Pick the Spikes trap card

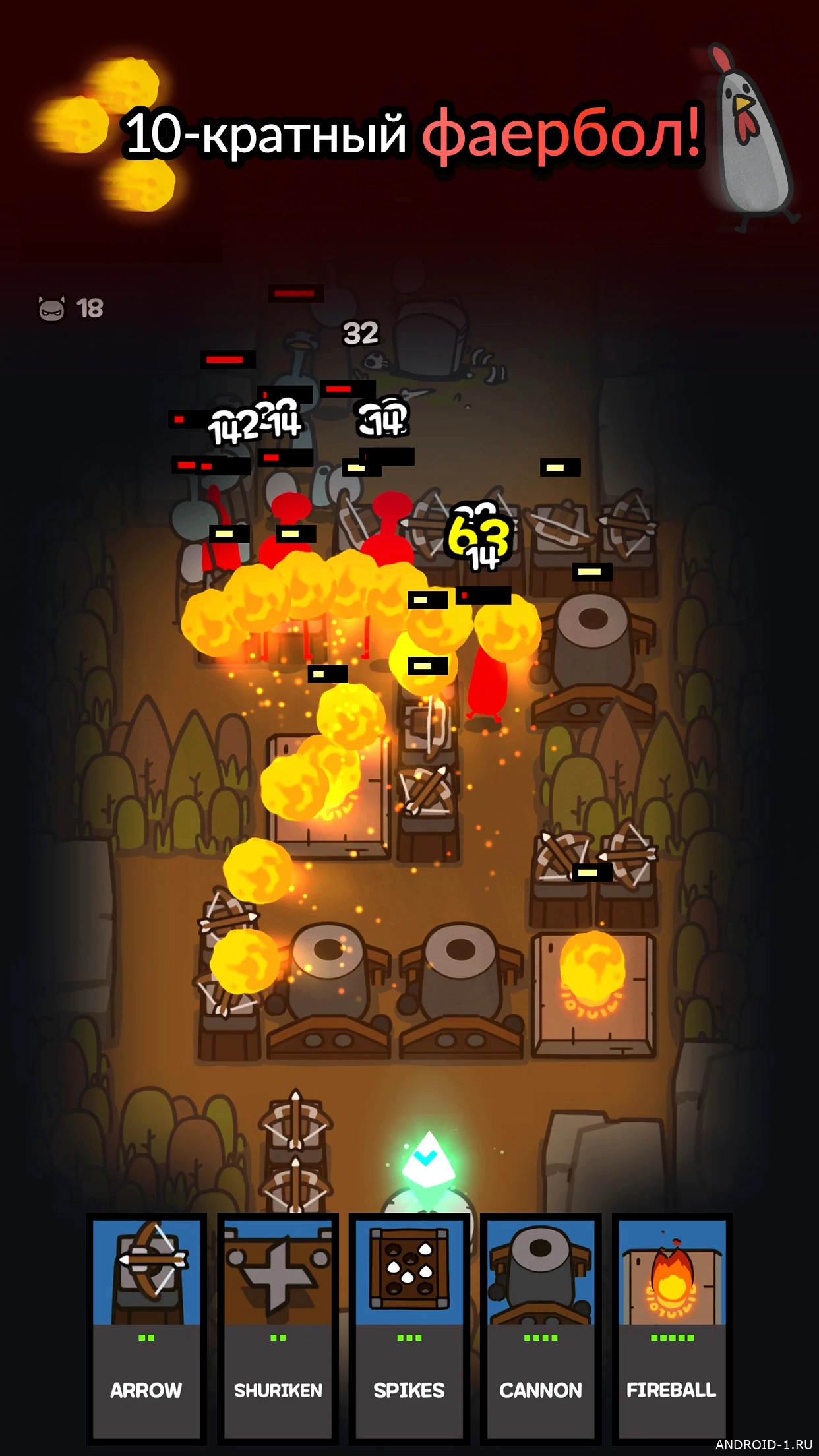409,1327
